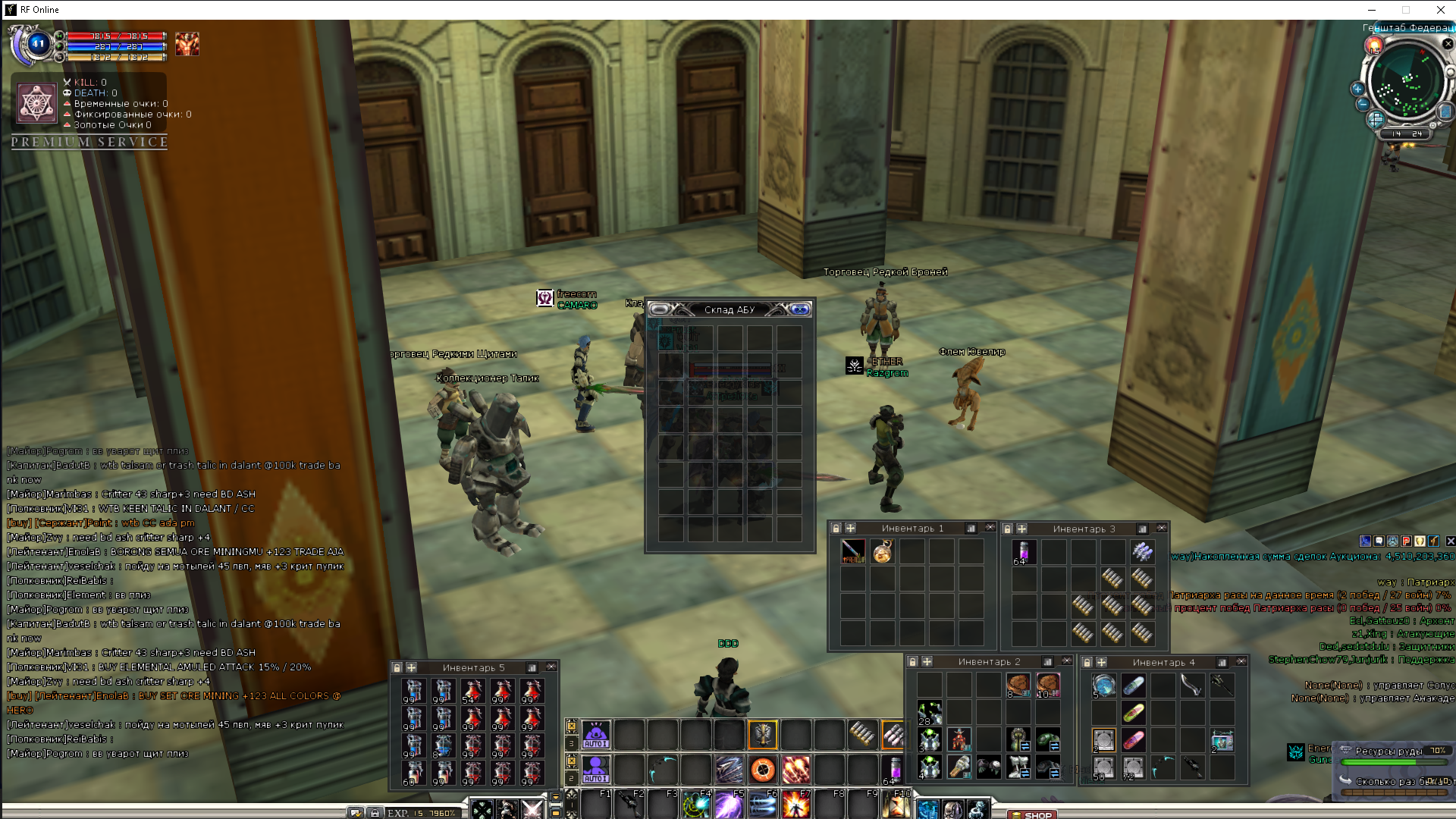Close the Инвентарь 1 window

click(x=990, y=527)
